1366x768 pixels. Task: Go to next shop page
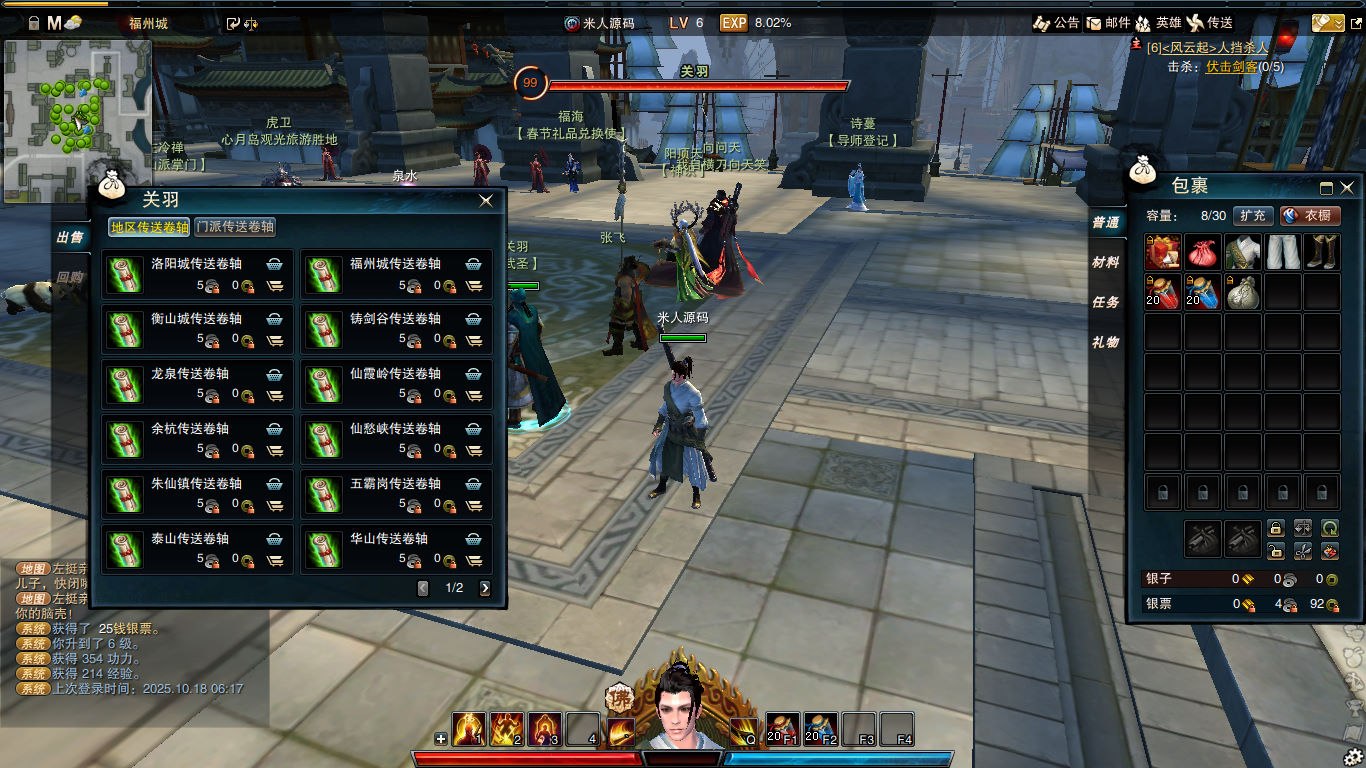coord(485,588)
